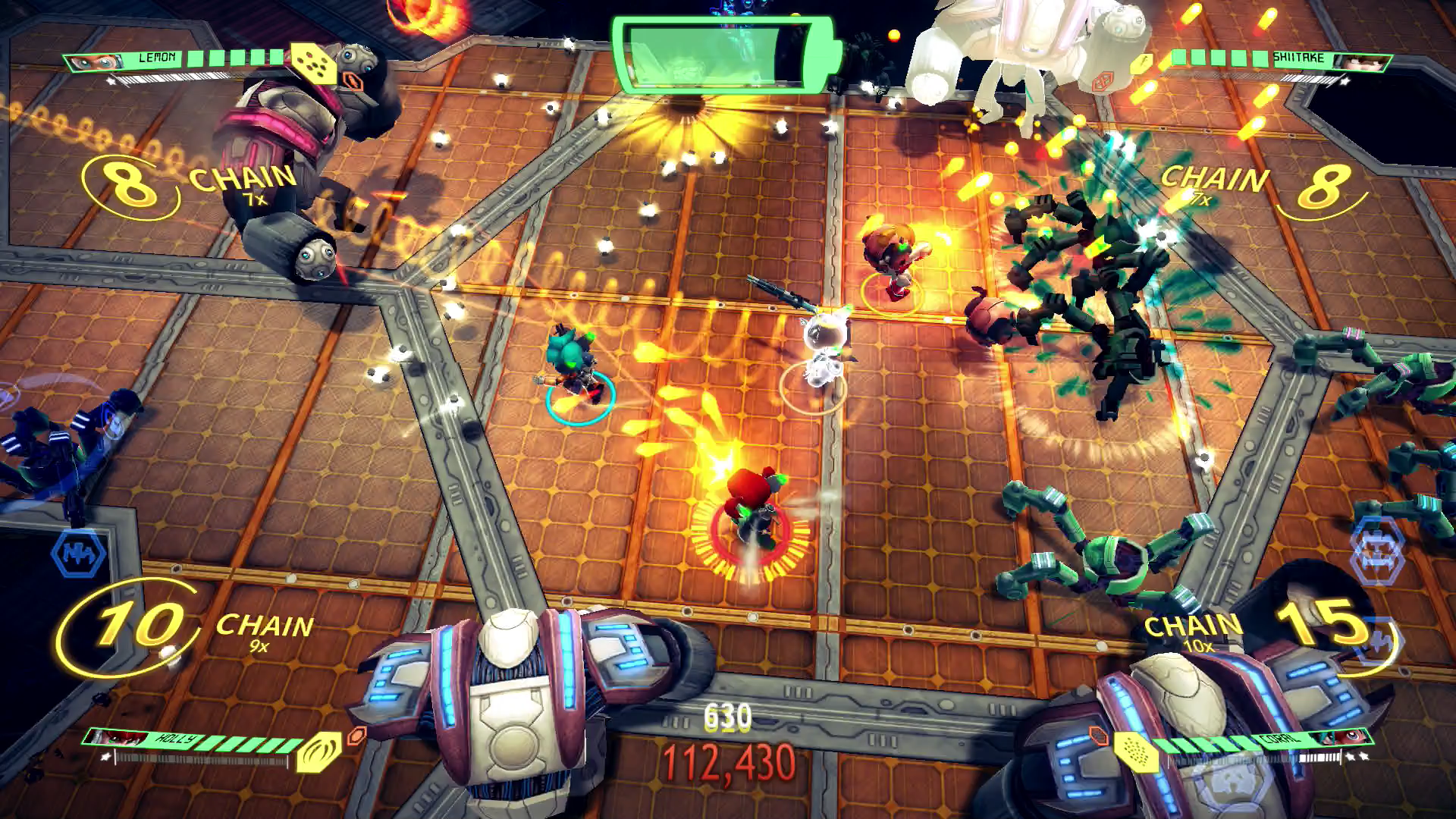Viewport: 1456px width, 819px height.
Task: Select Holly's yellow hexagon weapon icon
Action: point(318,752)
